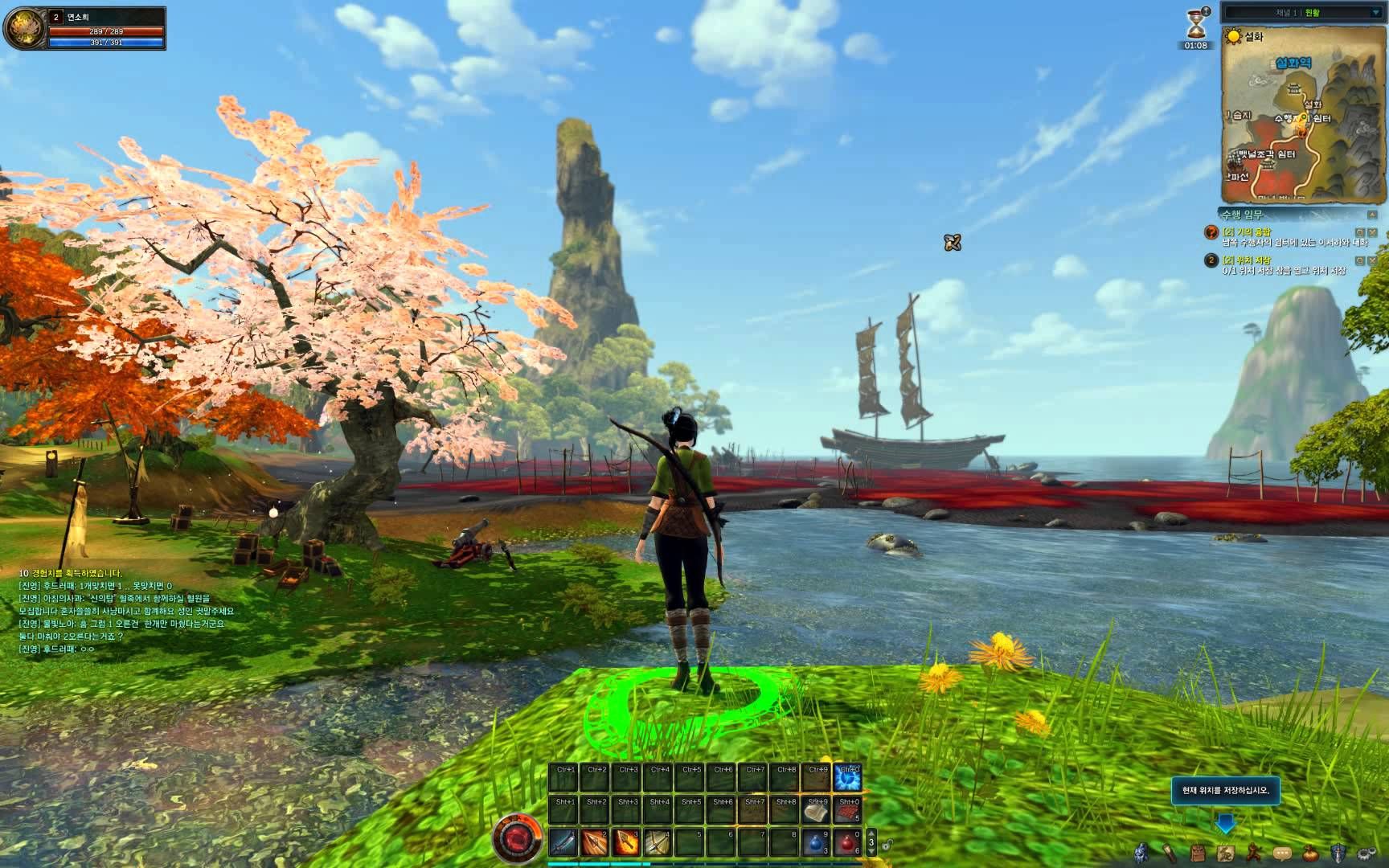Toggle the hotbar lock icon

click(x=887, y=844)
